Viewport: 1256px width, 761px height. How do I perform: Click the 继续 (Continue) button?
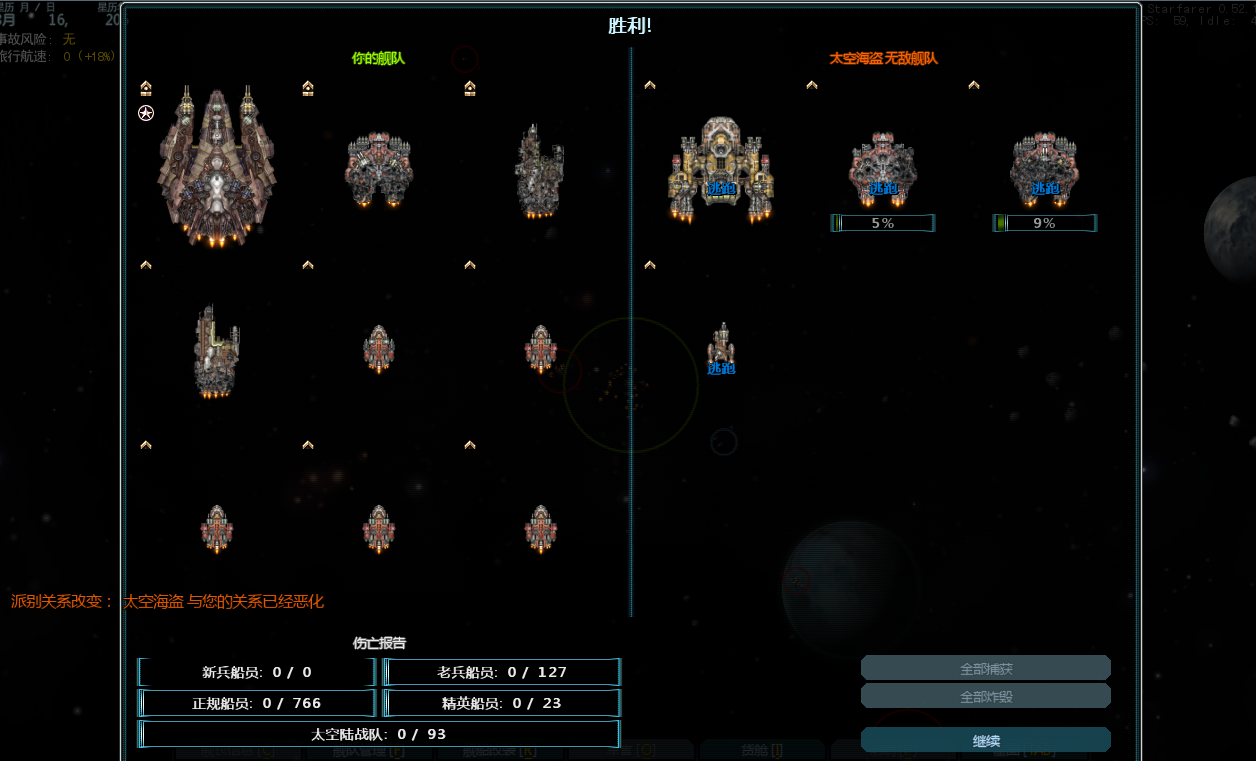pos(985,740)
